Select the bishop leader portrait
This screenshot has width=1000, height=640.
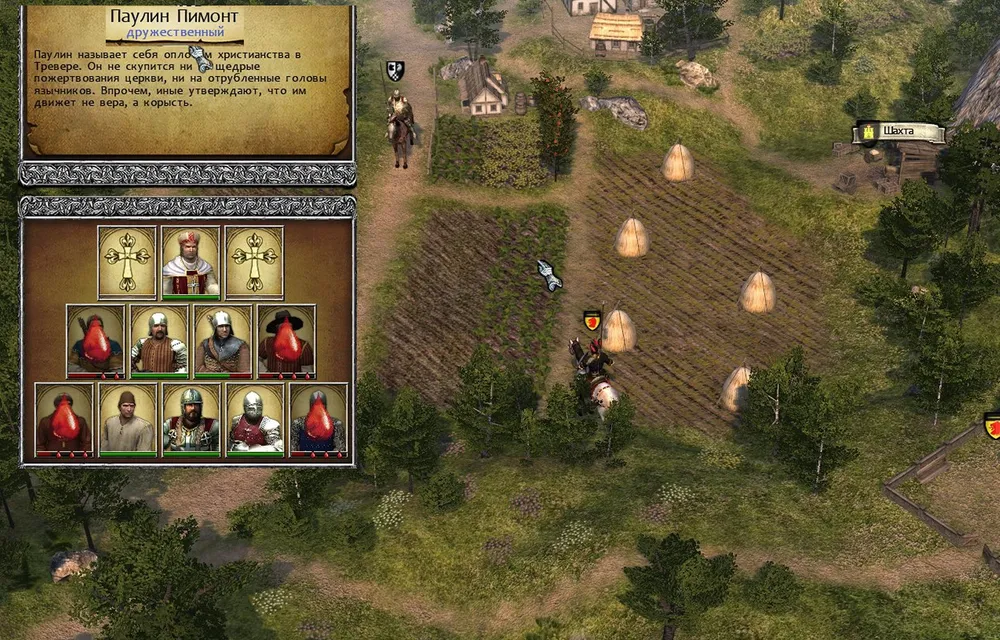(x=191, y=262)
